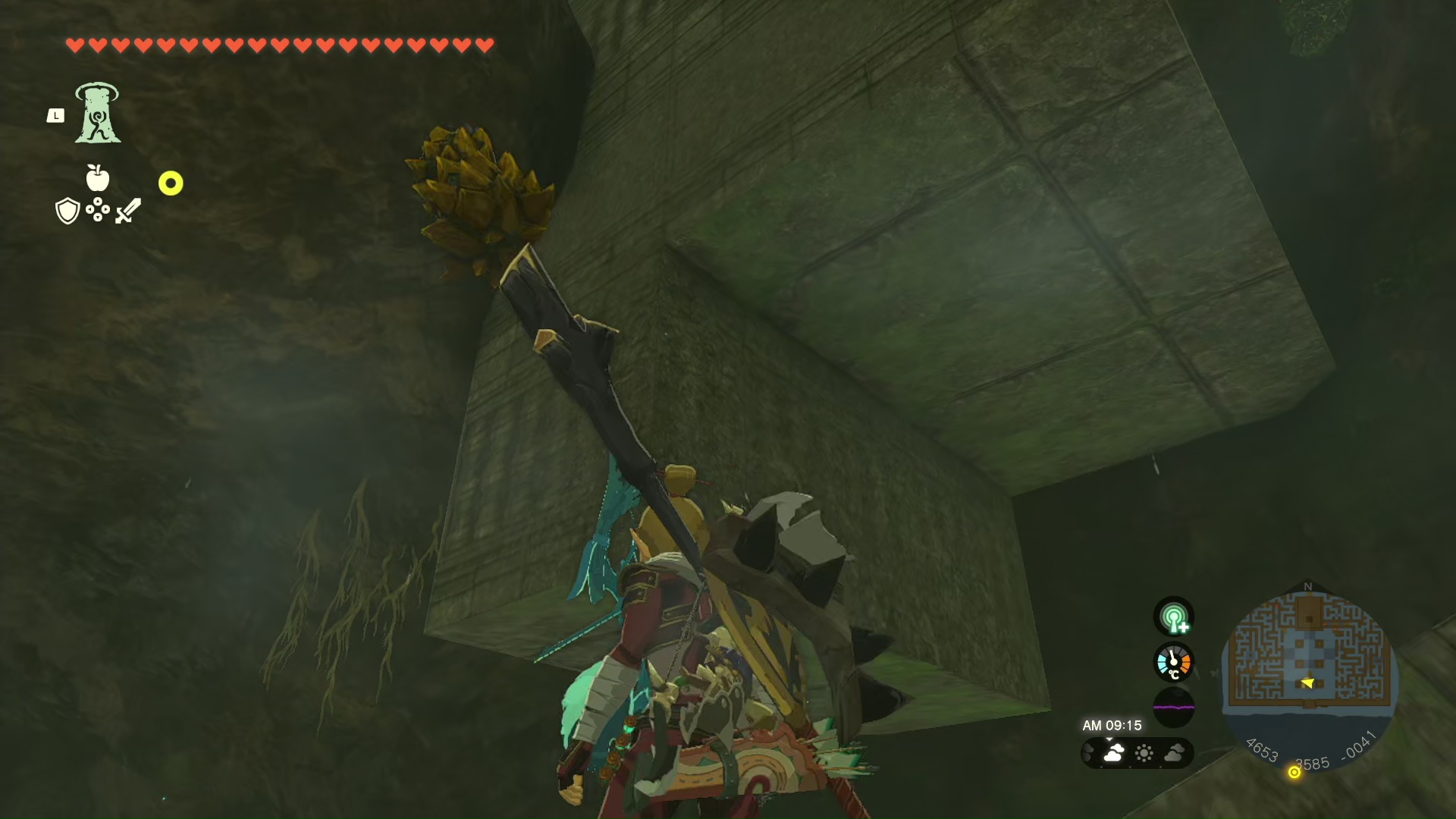The height and width of the screenshot is (819, 1456).
Task: Open the weather forecast strip
Action: [x=1137, y=753]
